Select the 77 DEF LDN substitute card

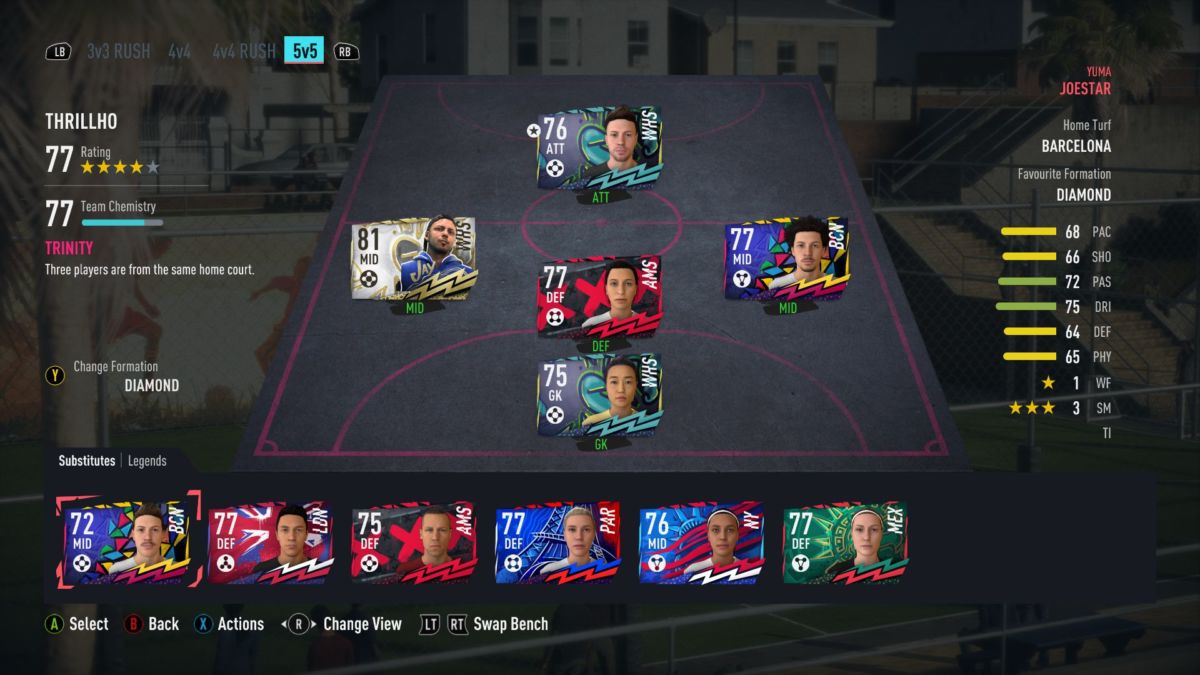[x=271, y=542]
